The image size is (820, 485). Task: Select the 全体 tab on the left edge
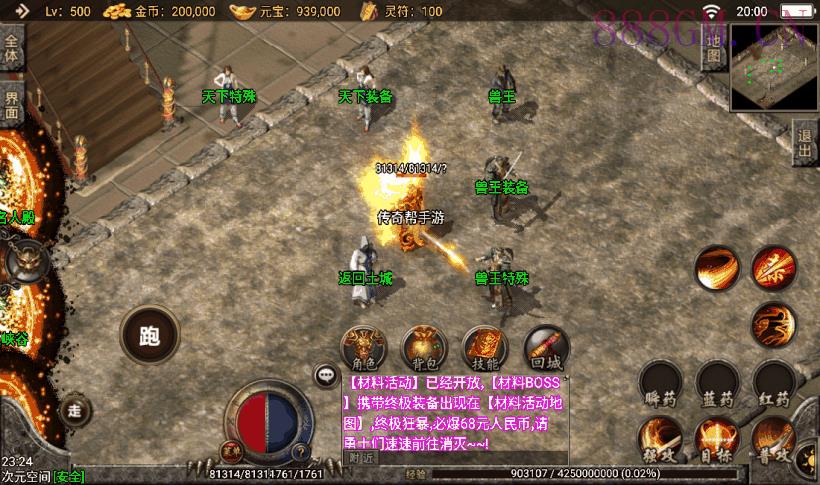(12, 50)
